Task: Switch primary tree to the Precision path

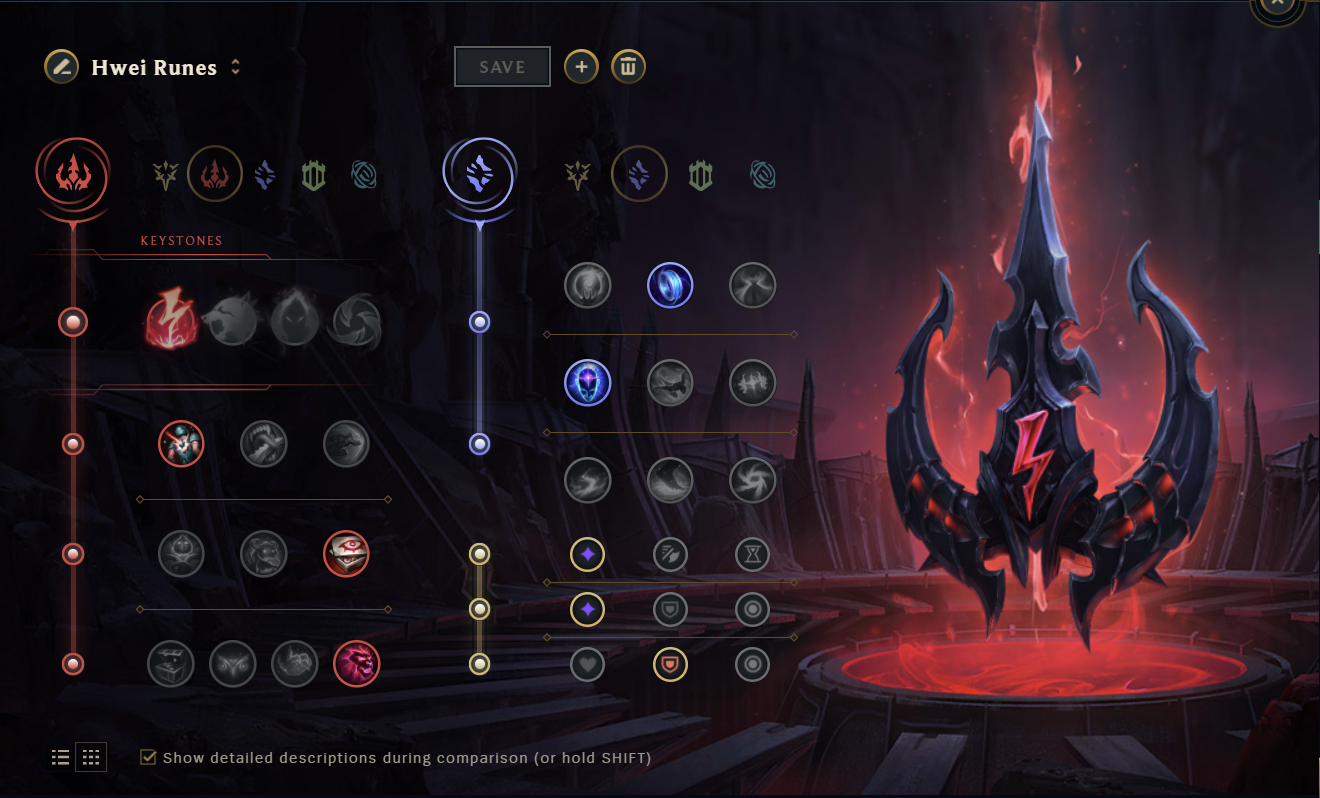Action: [164, 174]
